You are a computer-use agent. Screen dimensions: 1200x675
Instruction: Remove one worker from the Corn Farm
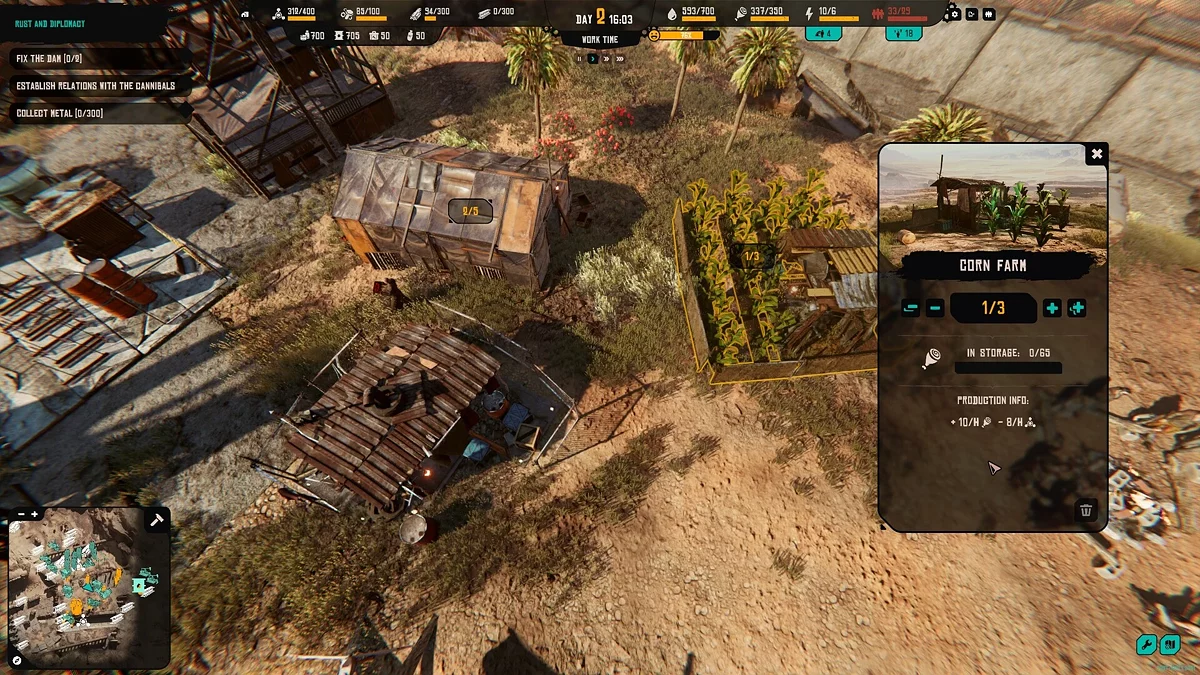click(935, 308)
